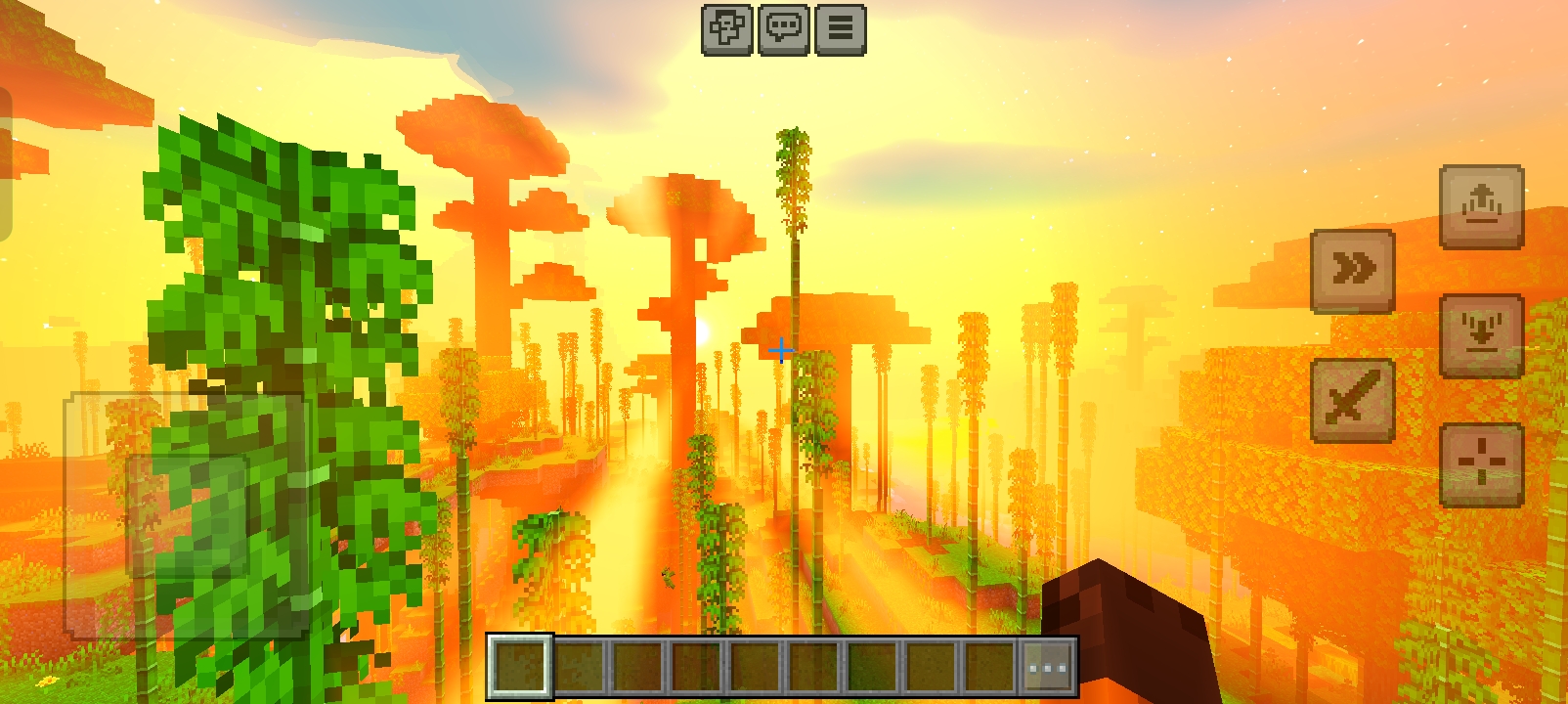Open the pause menu hamburger icon
The height and width of the screenshot is (704, 1568).
[x=839, y=27]
